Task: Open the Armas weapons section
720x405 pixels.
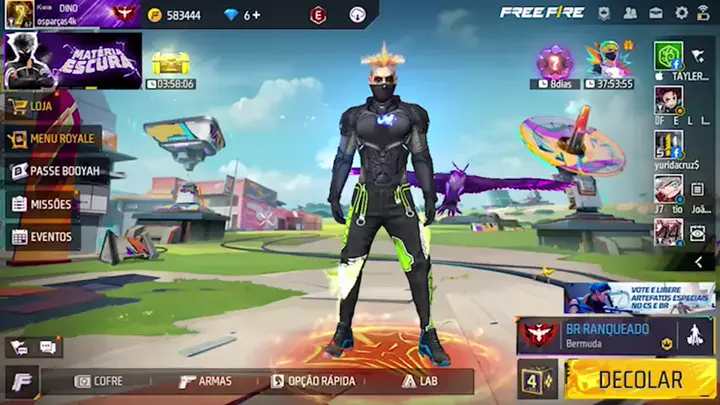Action: point(205,381)
